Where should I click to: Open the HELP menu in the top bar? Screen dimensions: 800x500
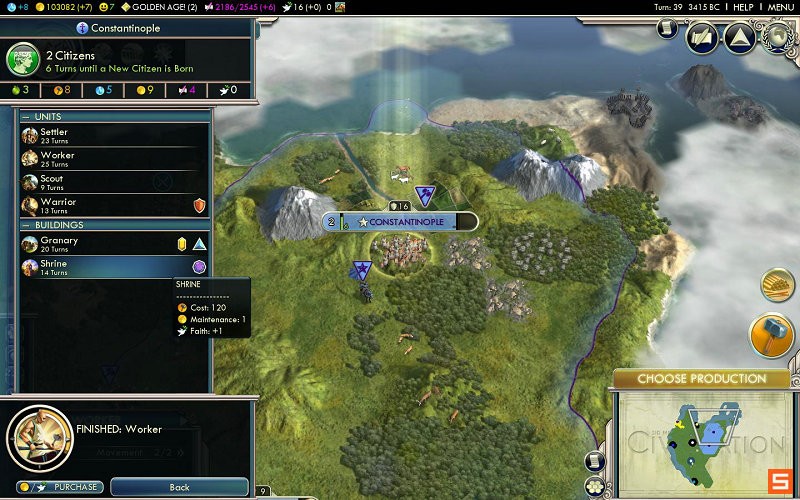click(743, 7)
